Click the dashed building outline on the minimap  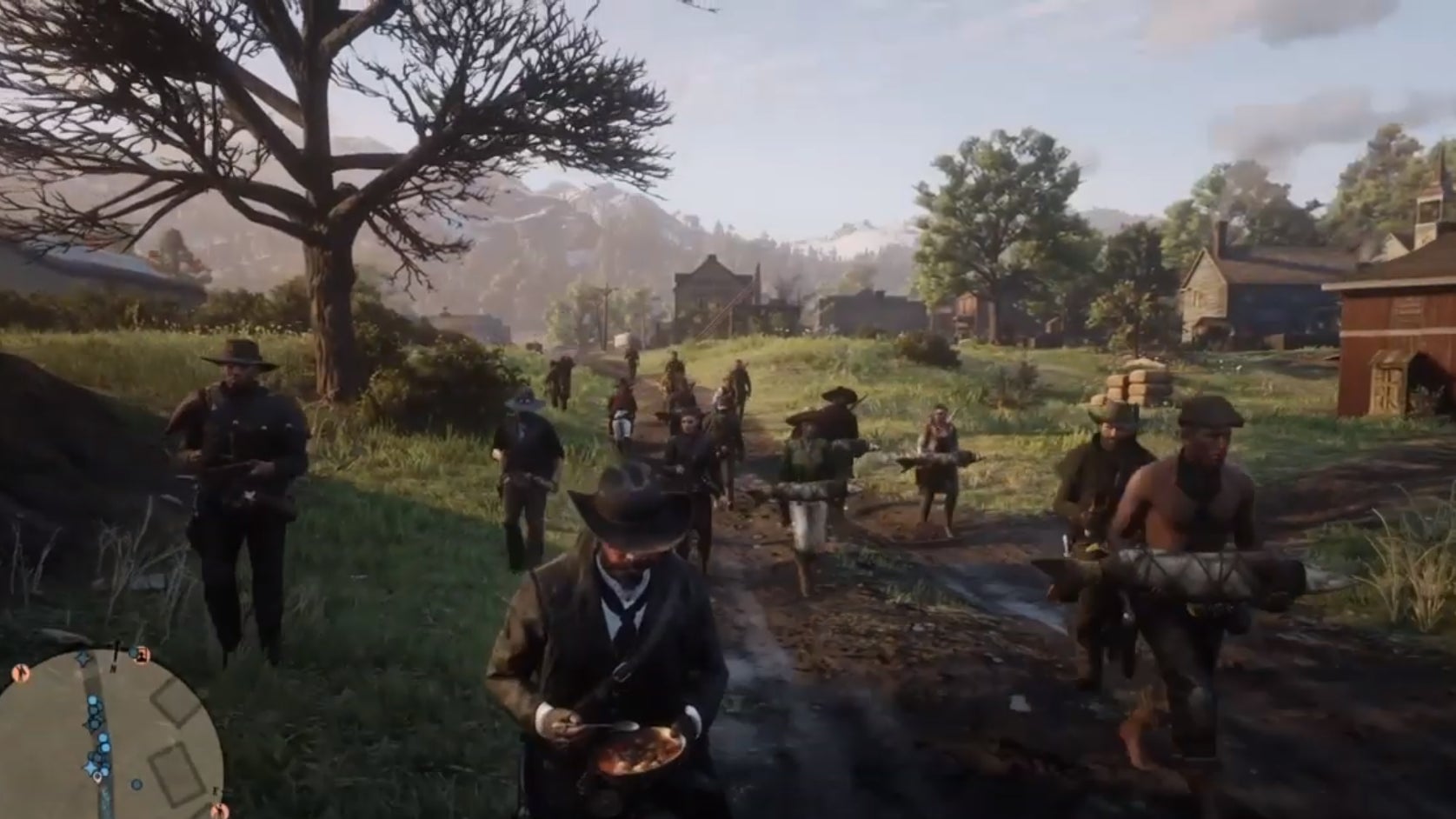click(176, 704)
